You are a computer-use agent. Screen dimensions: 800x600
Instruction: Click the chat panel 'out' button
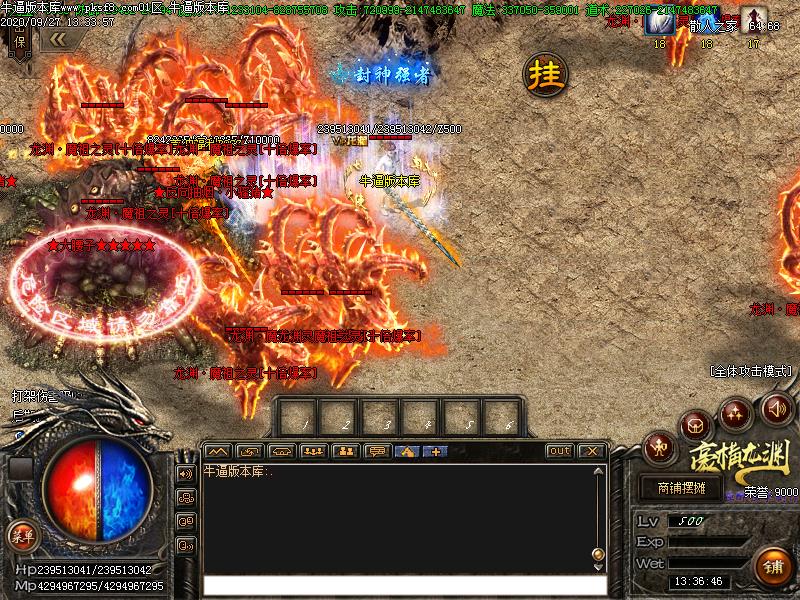pos(560,451)
